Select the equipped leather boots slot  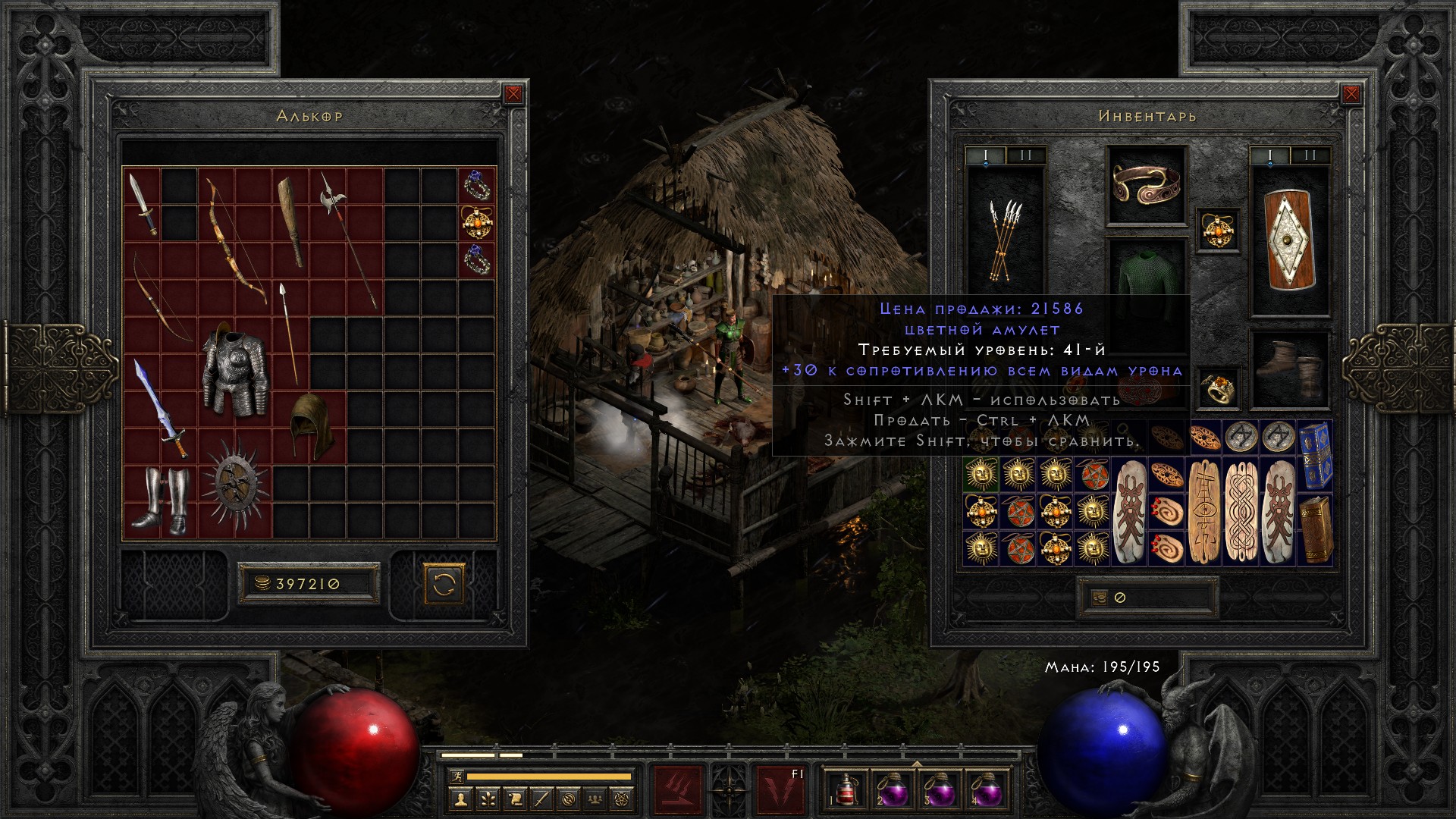[x=1289, y=371]
